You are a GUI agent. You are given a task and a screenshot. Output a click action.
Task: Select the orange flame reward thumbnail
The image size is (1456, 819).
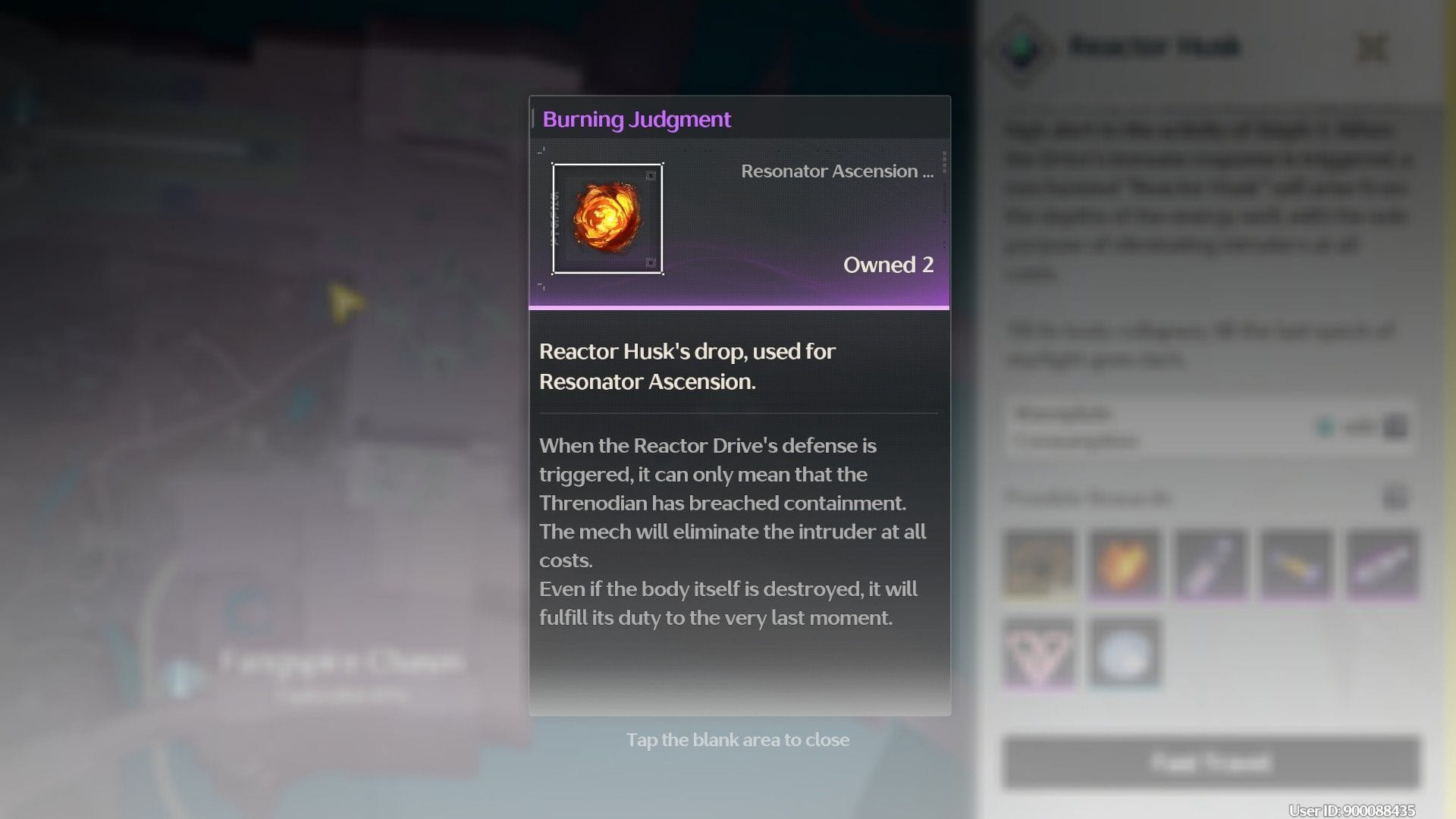coord(1124,564)
